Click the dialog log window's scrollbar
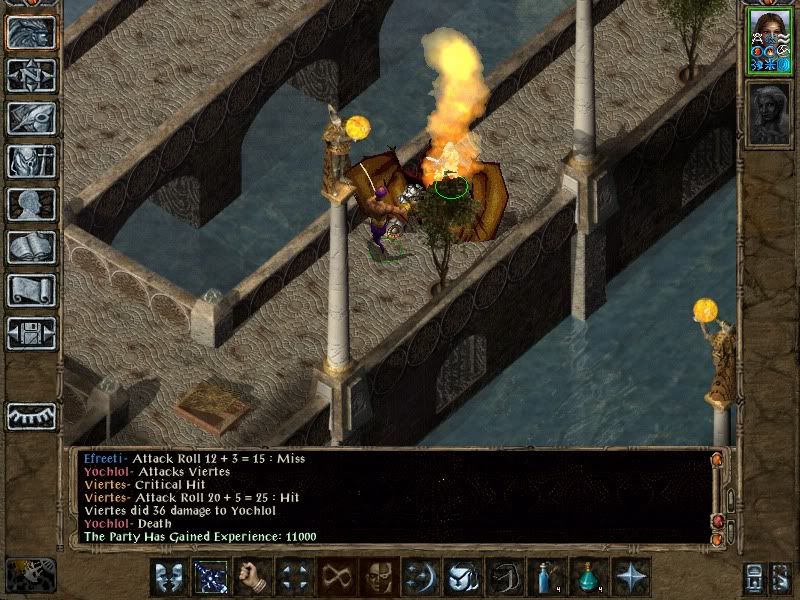Image resolution: width=800 pixels, height=600 pixels. tap(716, 498)
